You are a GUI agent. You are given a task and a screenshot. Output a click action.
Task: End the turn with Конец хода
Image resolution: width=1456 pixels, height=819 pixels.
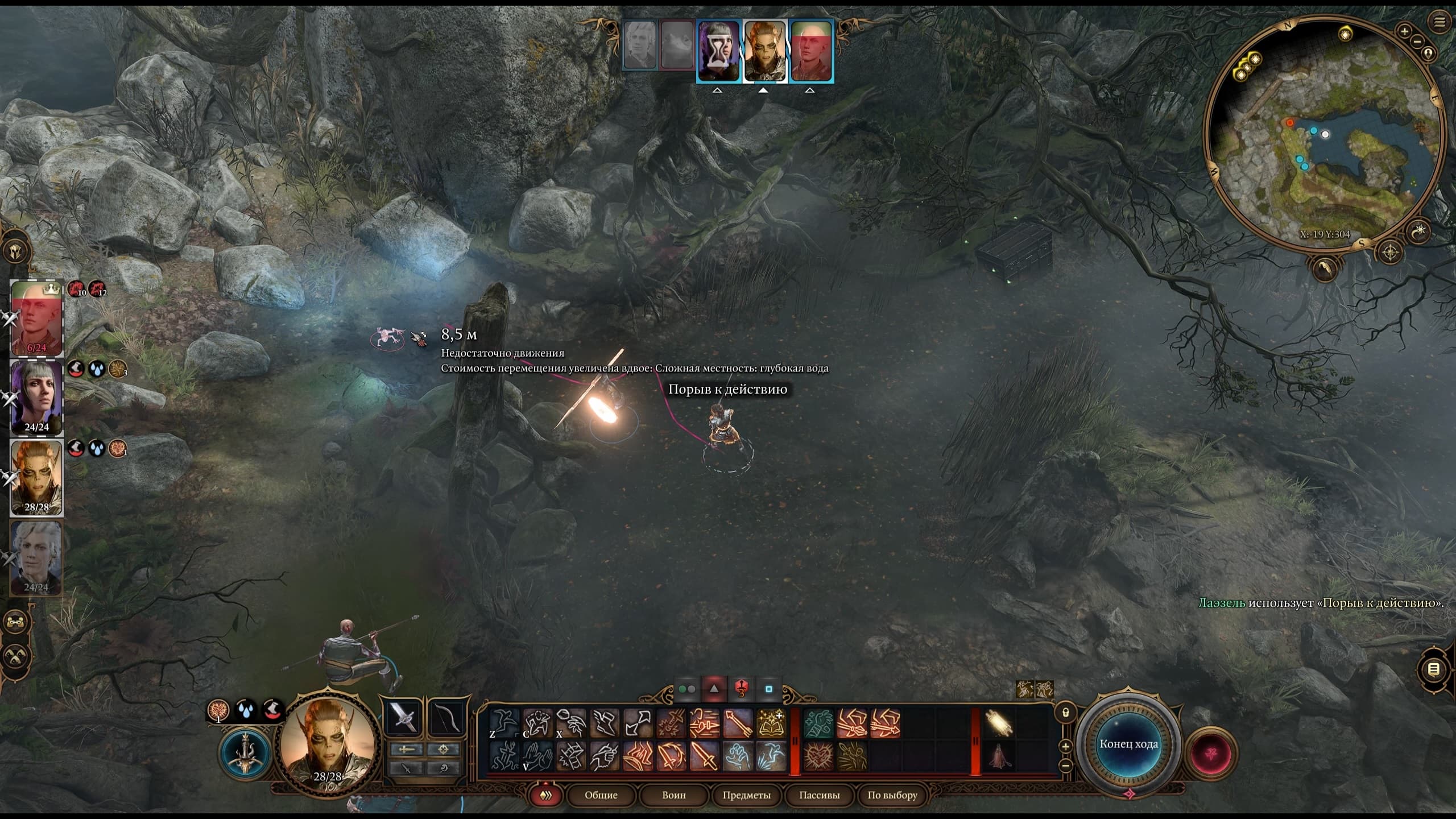1128,744
